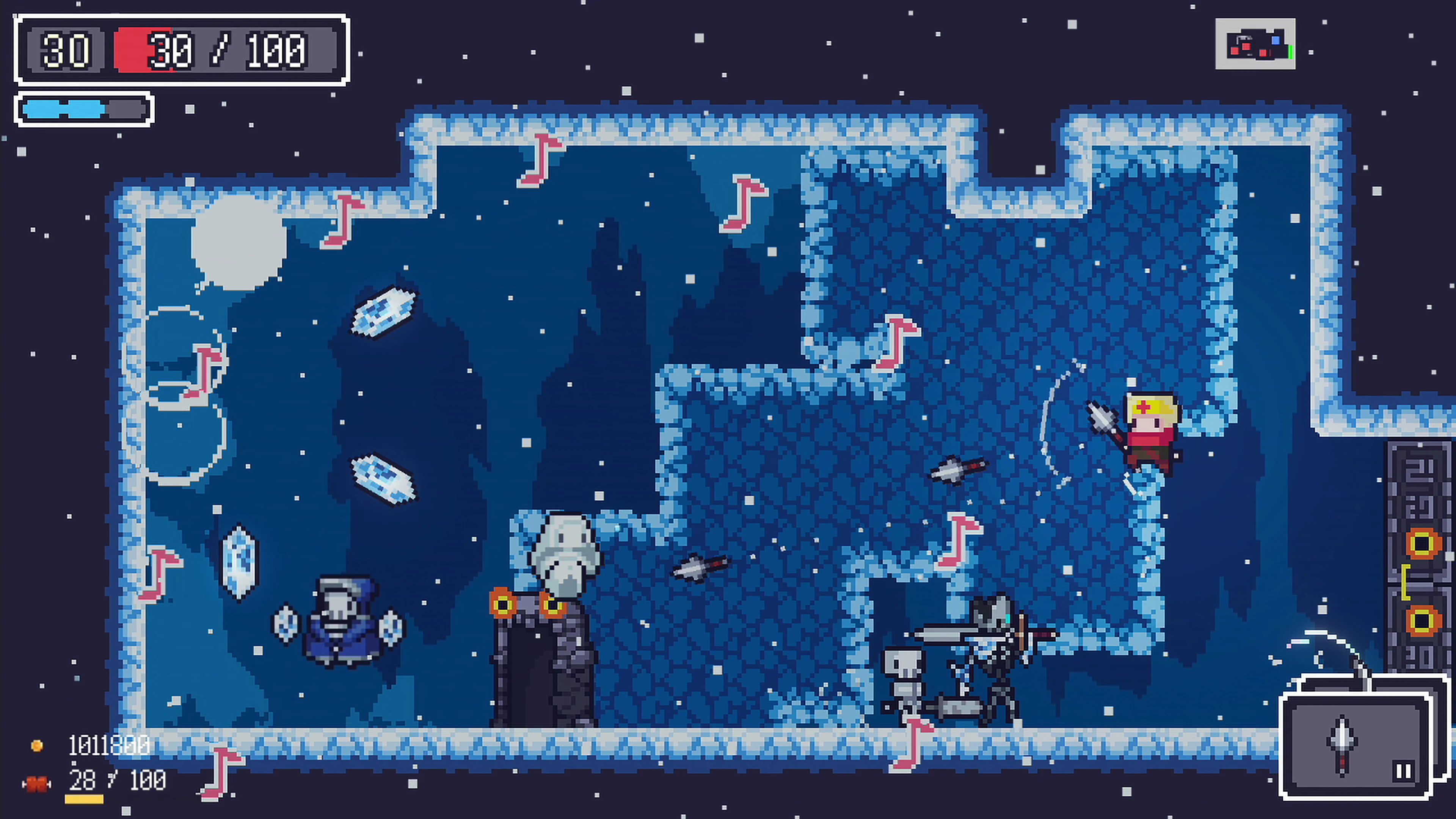The width and height of the screenshot is (1456, 819).
Task: Select the blue player dot on the minimap
Action: point(1276,41)
